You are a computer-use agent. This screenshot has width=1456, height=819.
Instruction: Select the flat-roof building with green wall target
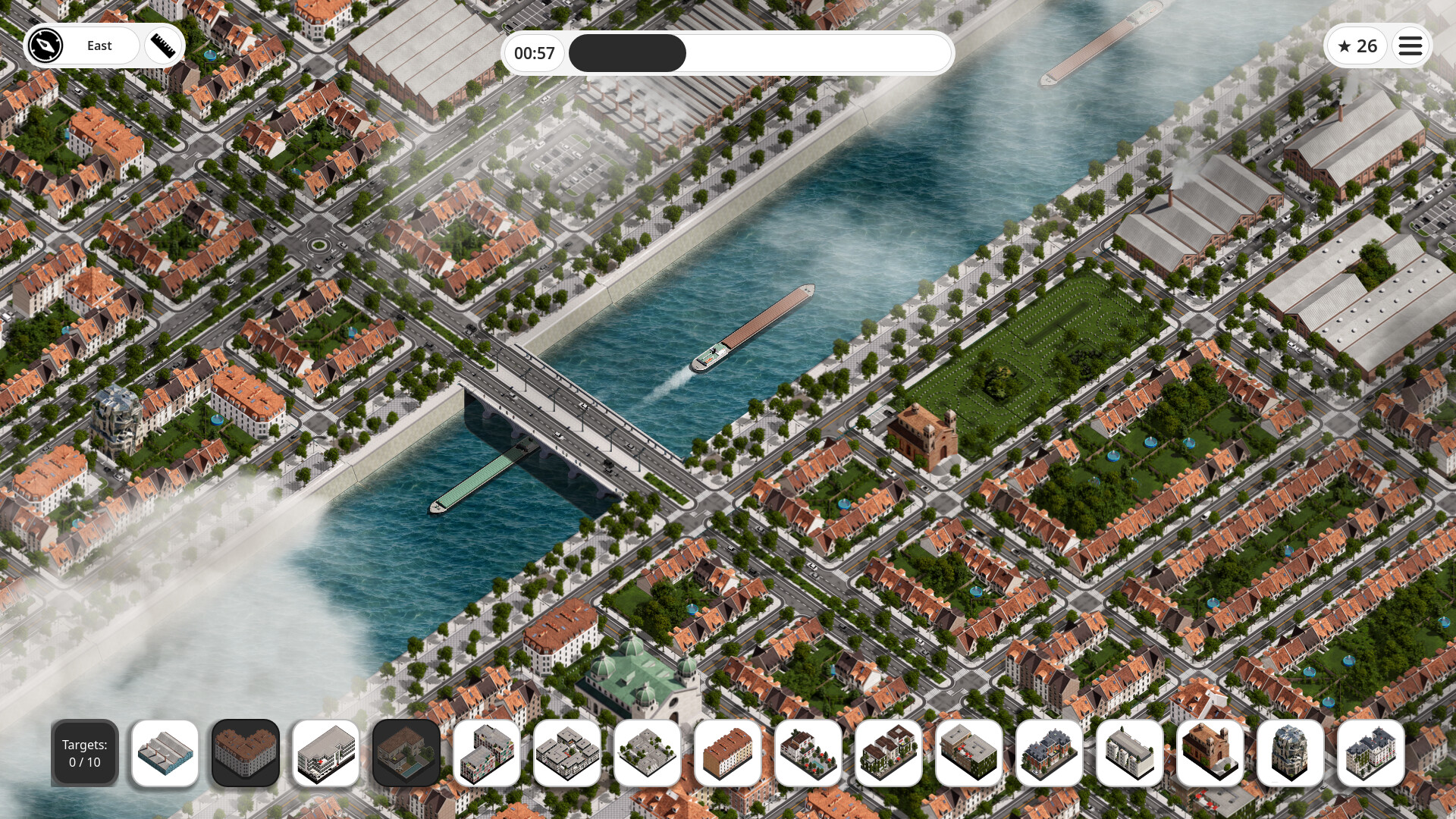(x=969, y=753)
